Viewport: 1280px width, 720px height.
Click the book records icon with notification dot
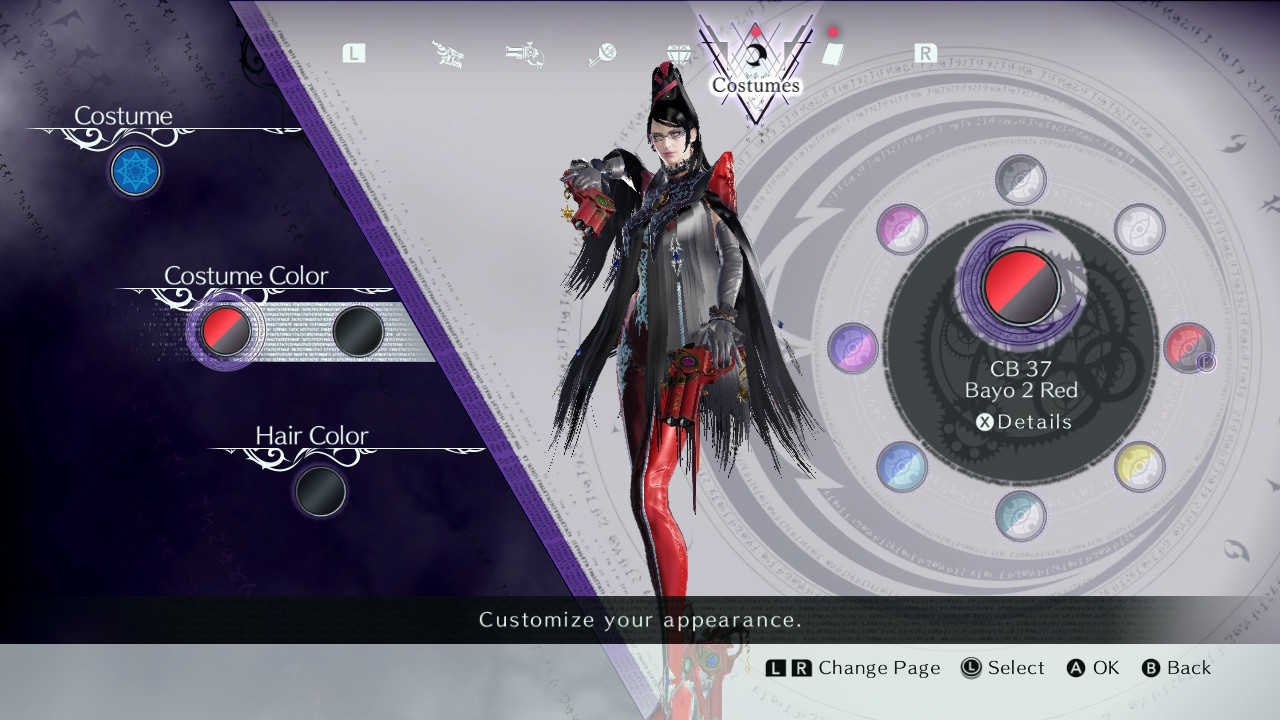(x=834, y=53)
